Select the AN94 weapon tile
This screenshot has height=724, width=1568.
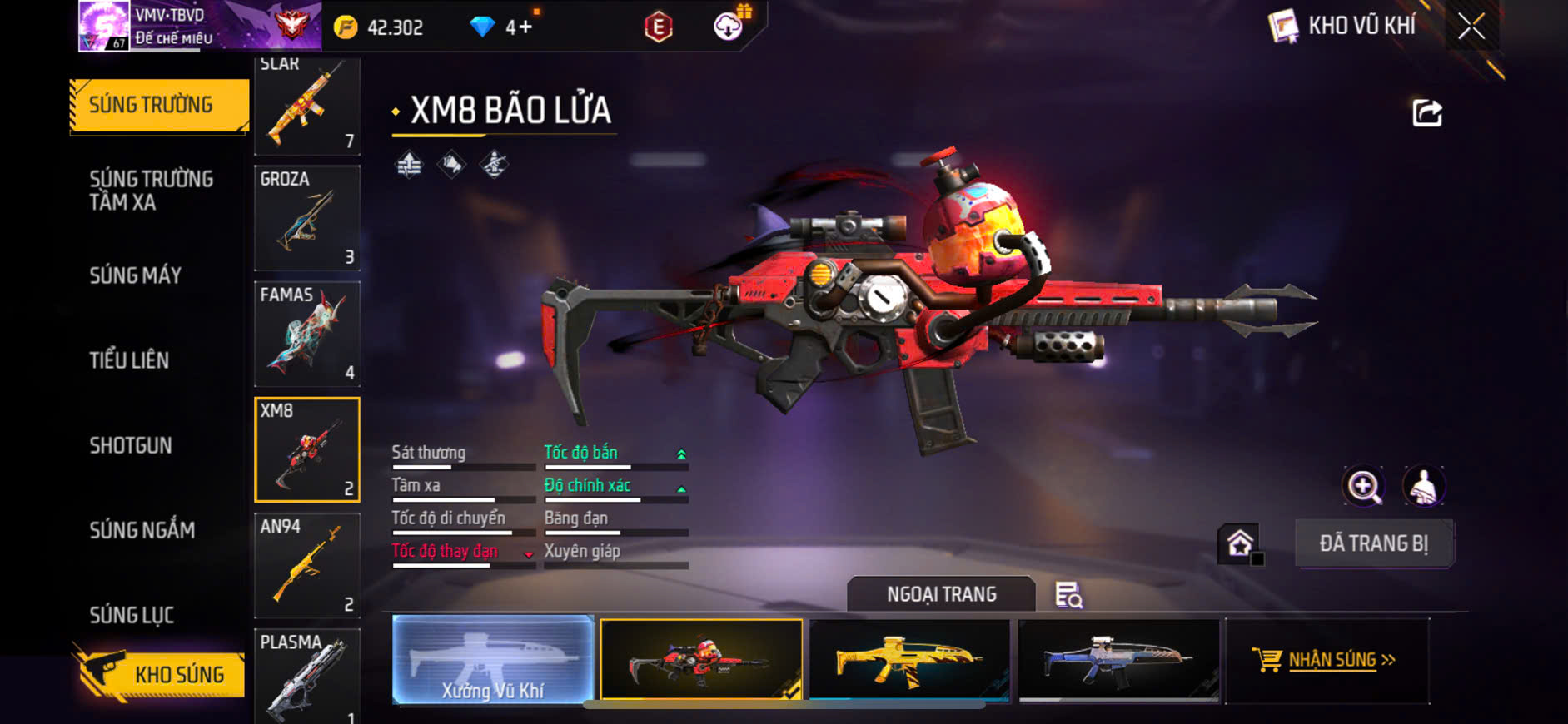point(306,565)
